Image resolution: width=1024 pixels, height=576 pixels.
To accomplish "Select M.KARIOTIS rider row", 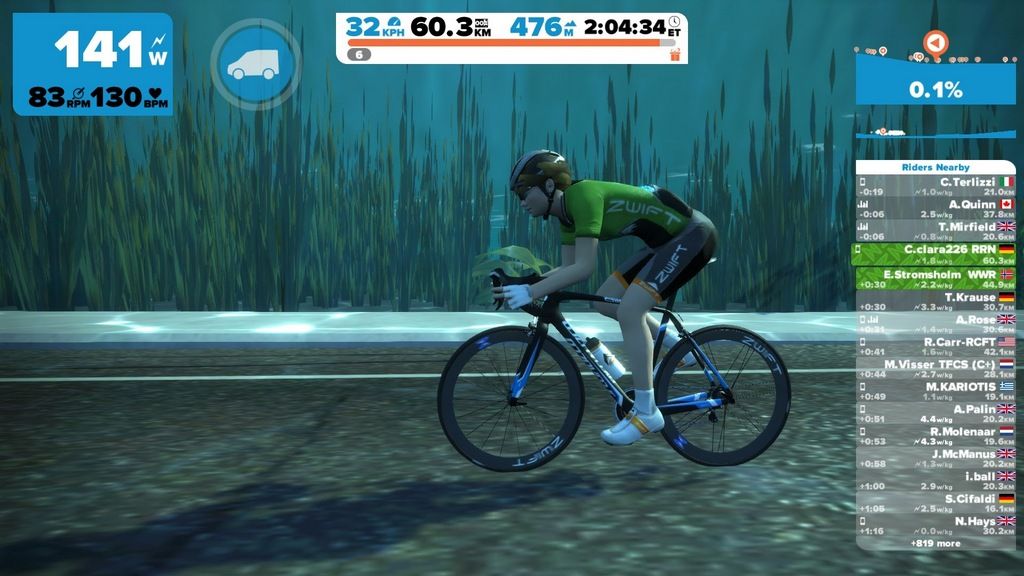I will 935,391.
